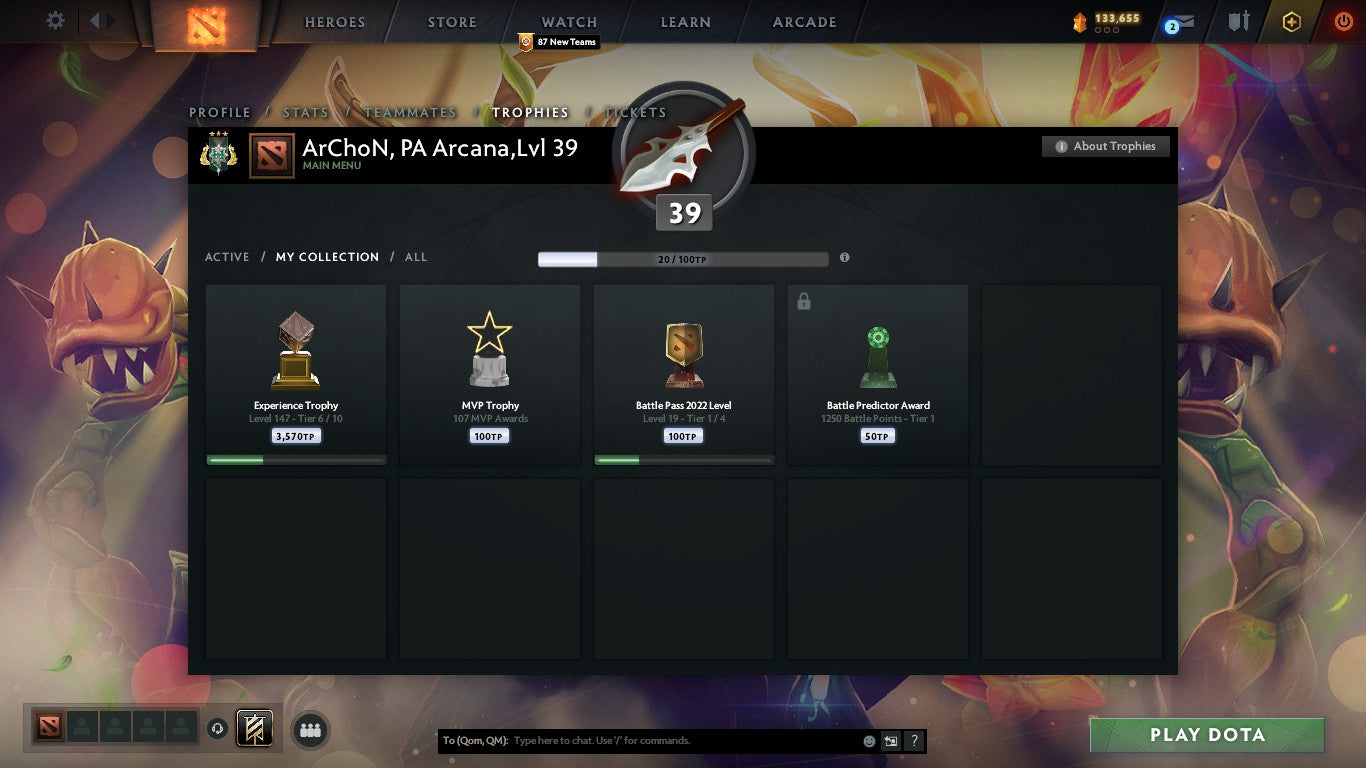
Task: Select the Experience Trophy card
Action: [x=295, y=374]
